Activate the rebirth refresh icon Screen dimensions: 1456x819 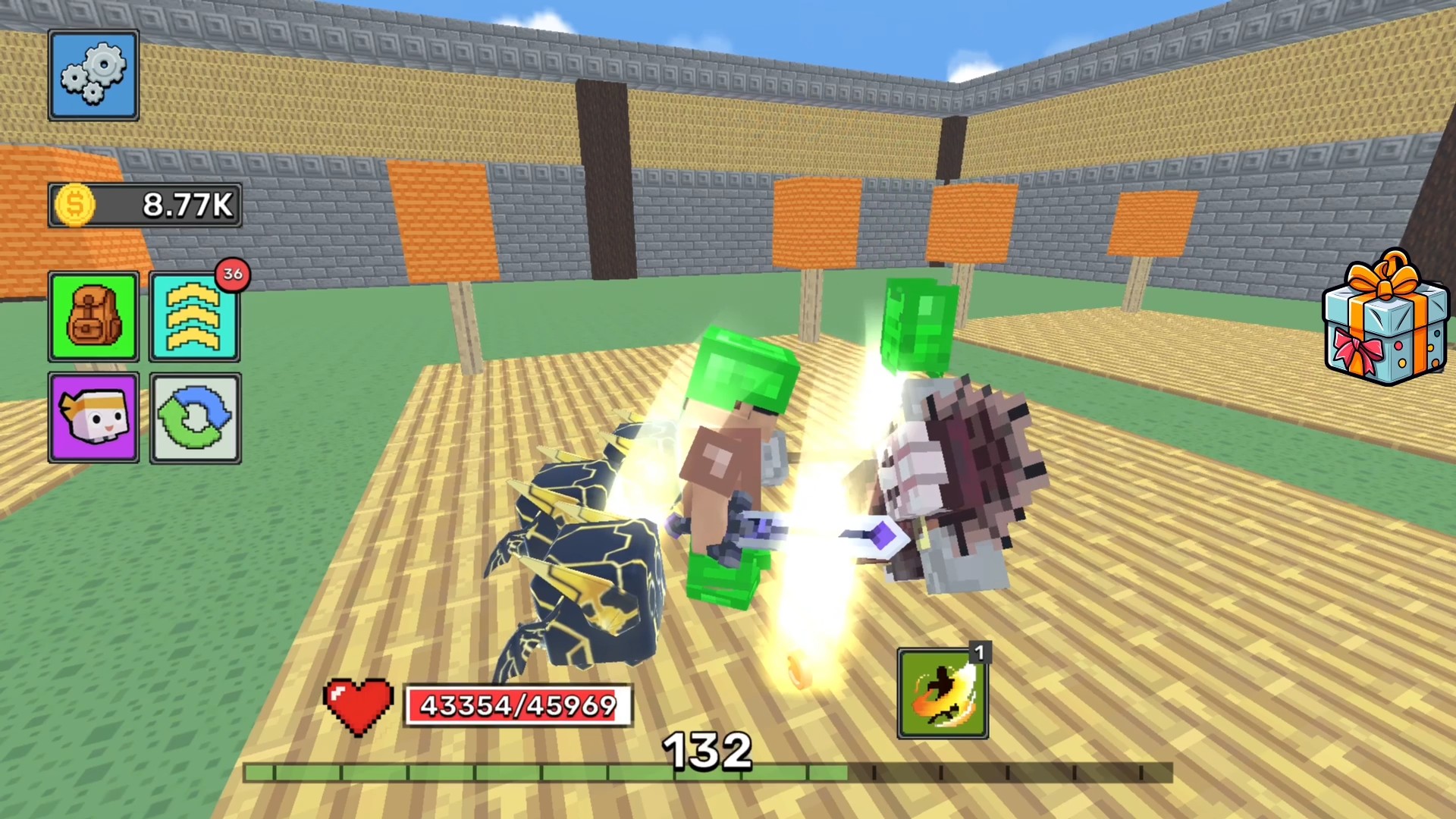(x=195, y=419)
